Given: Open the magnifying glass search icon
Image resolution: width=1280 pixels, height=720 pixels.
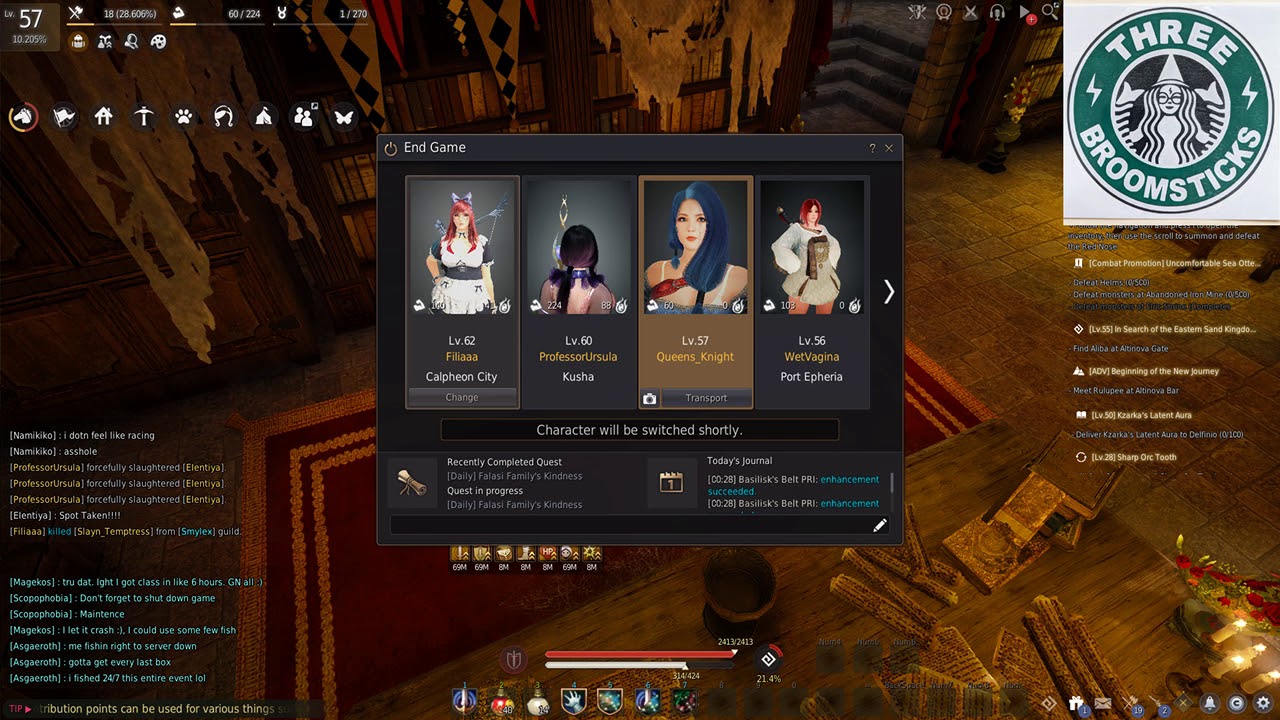Looking at the screenshot, I should point(1050,12).
